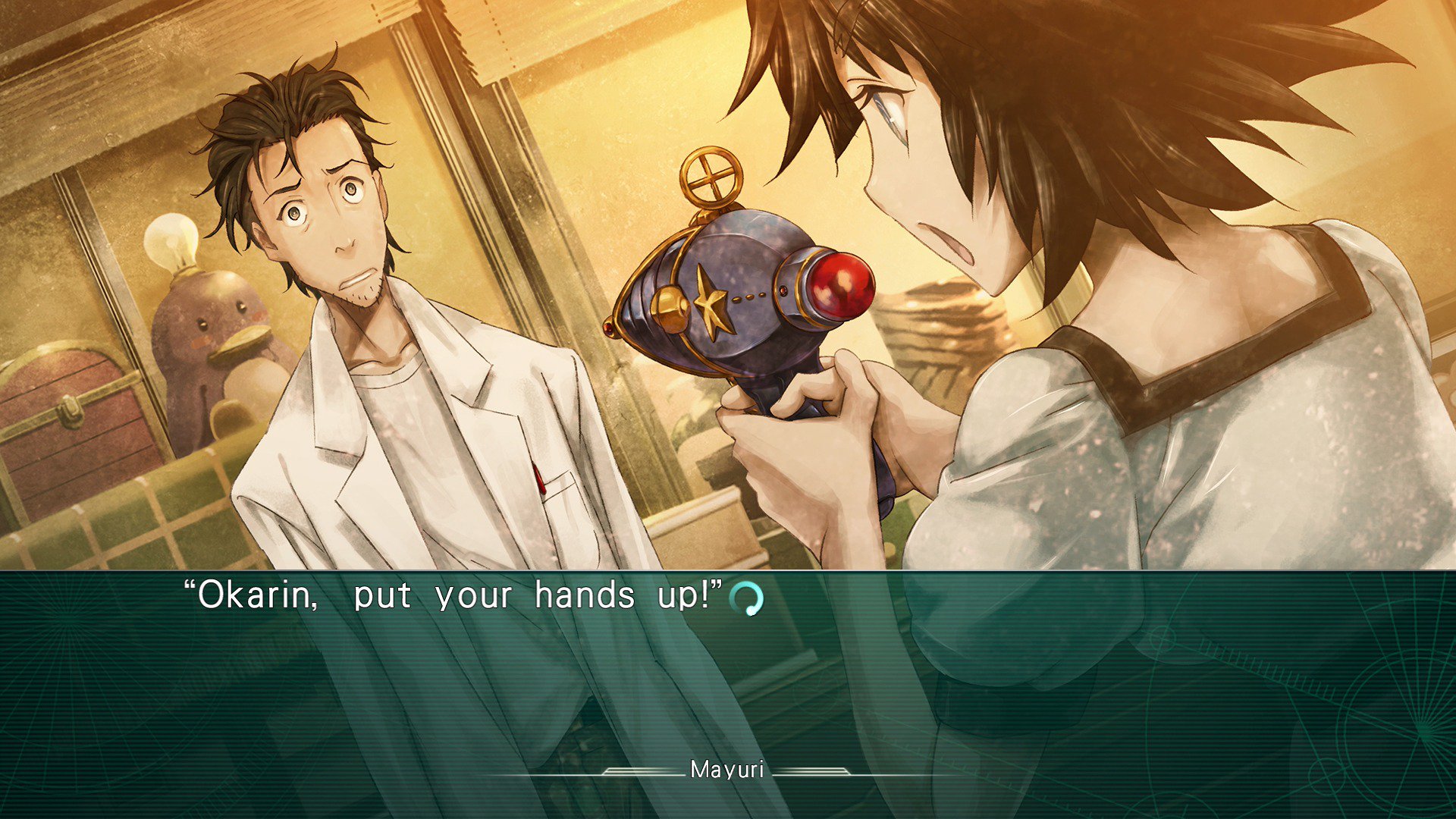The width and height of the screenshot is (1456, 819).
Task: Click the red pen in Okabe's lab coat pocket
Action: 538,478
